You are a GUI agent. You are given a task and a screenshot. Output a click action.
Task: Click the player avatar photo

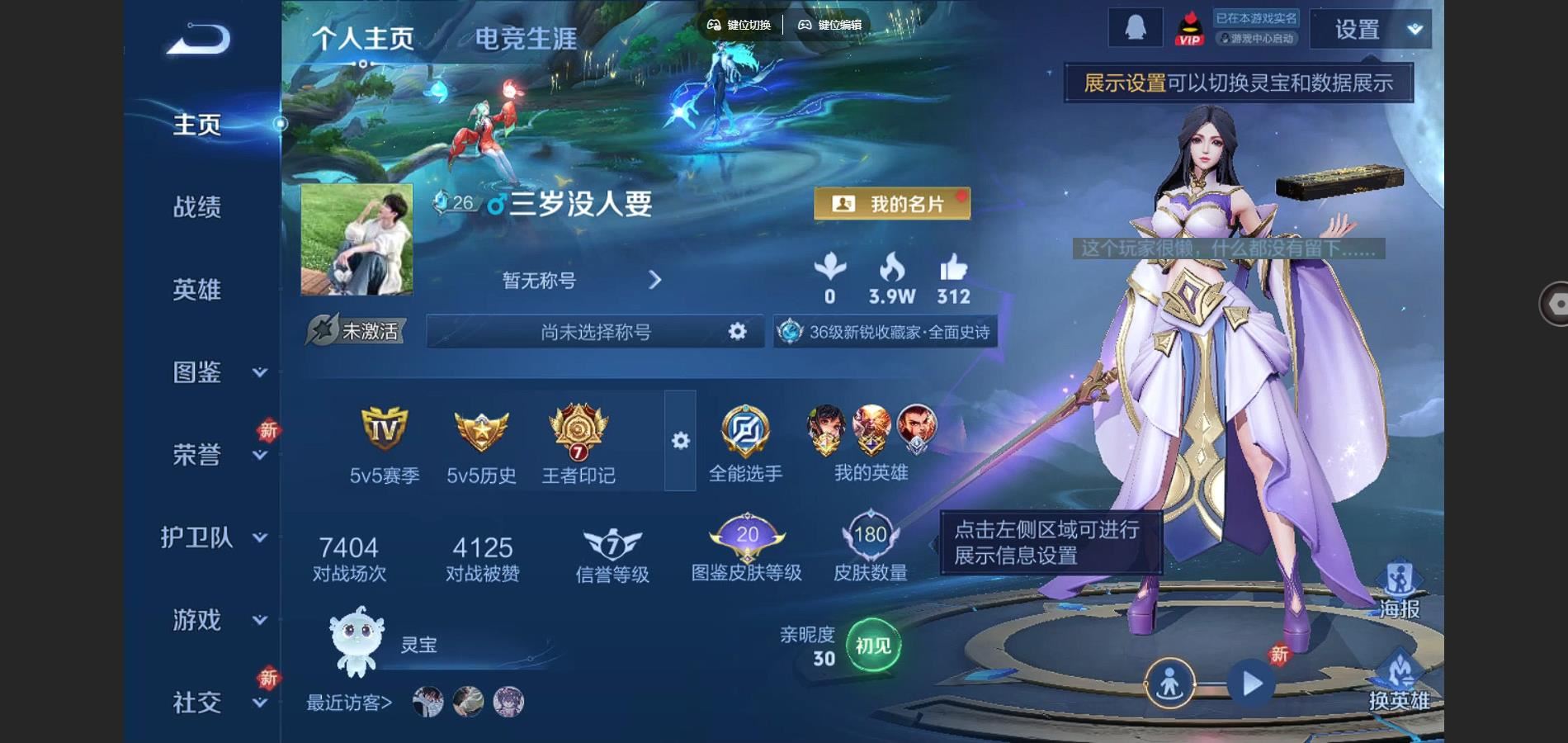coord(357,240)
